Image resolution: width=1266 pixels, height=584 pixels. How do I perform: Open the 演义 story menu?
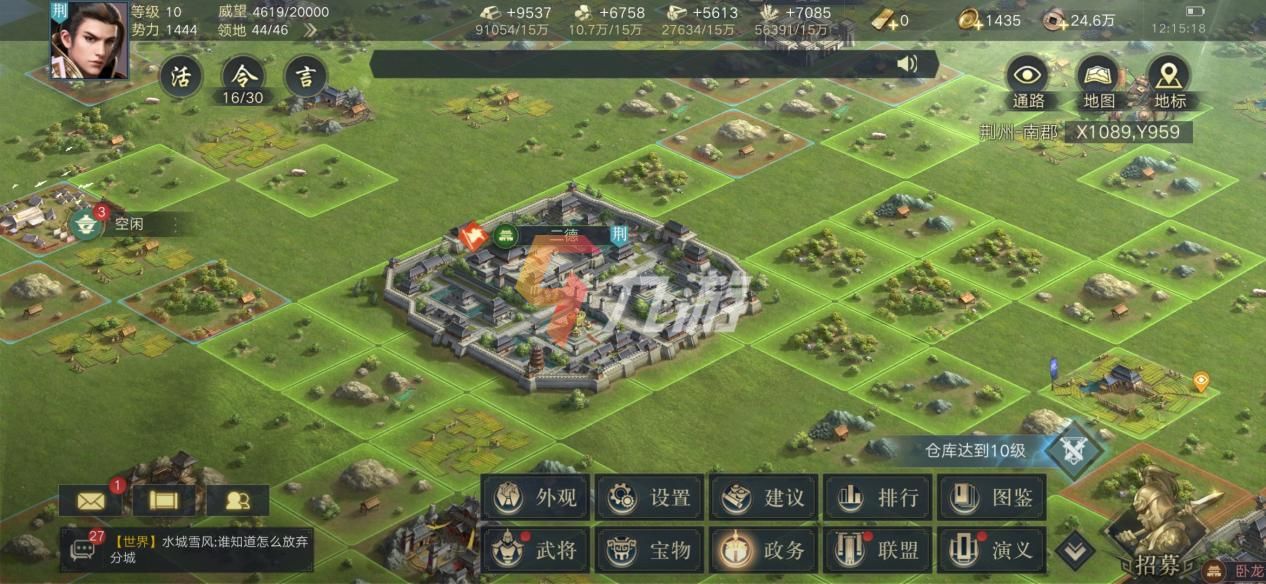pyautogui.click(x=992, y=550)
